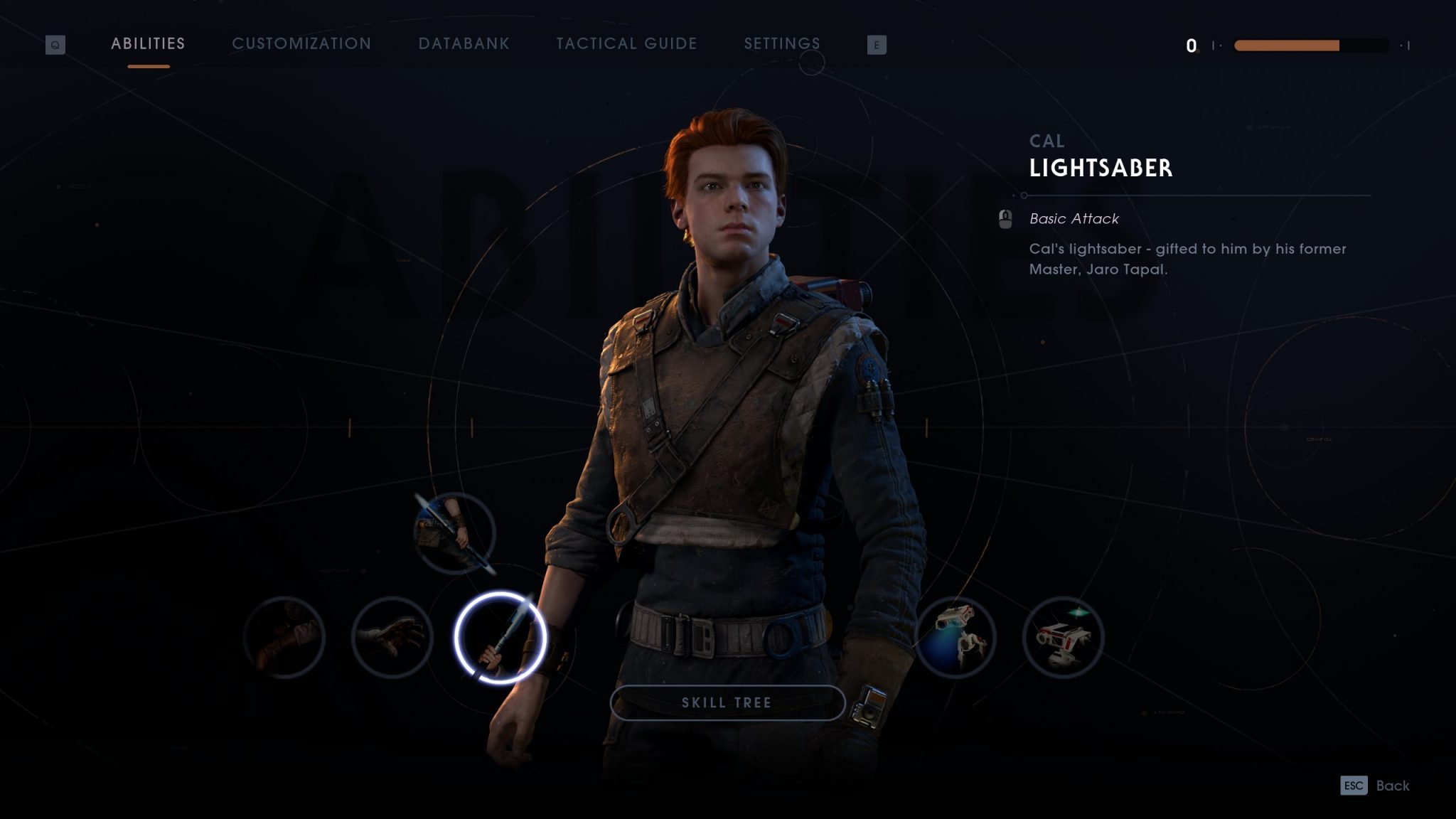Show the Tactical Guide tab

(626, 44)
